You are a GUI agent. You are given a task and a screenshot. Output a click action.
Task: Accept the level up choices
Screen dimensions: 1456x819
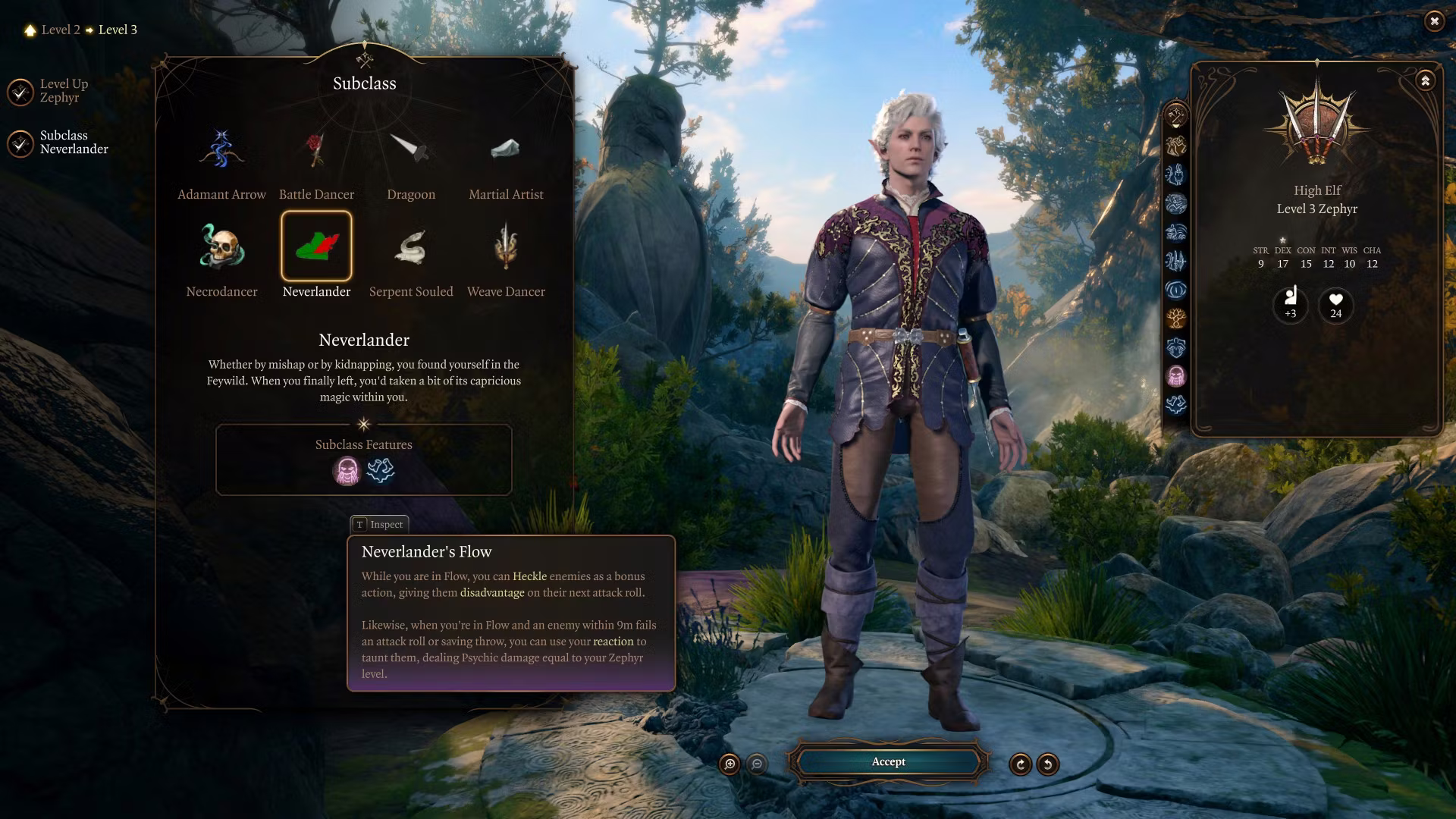888,762
